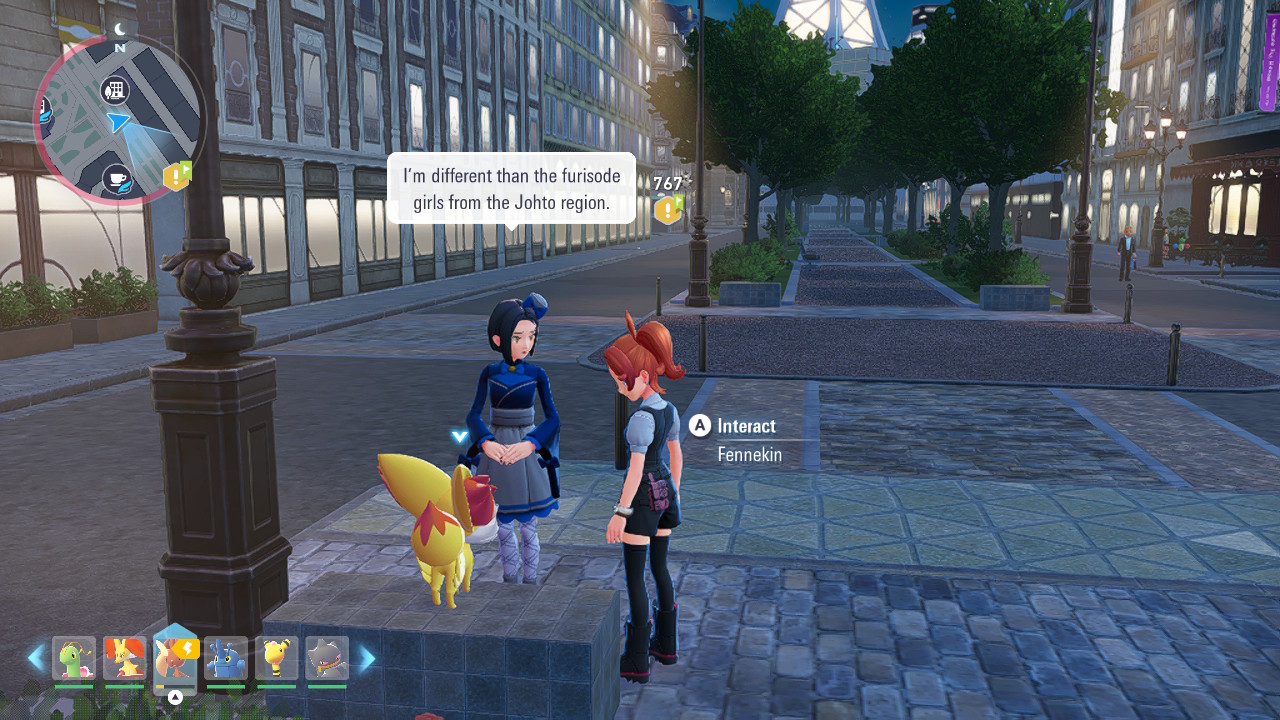
Task: Select the building marker on the minimap
Action: point(115,91)
